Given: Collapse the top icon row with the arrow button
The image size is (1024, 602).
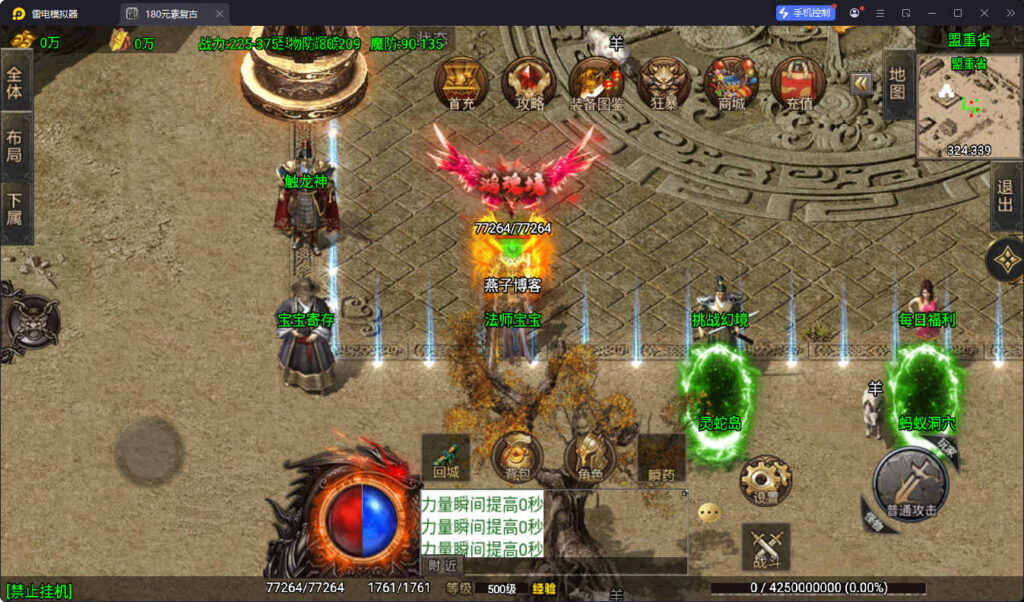Looking at the screenshot, I should [x=860, y=84].
